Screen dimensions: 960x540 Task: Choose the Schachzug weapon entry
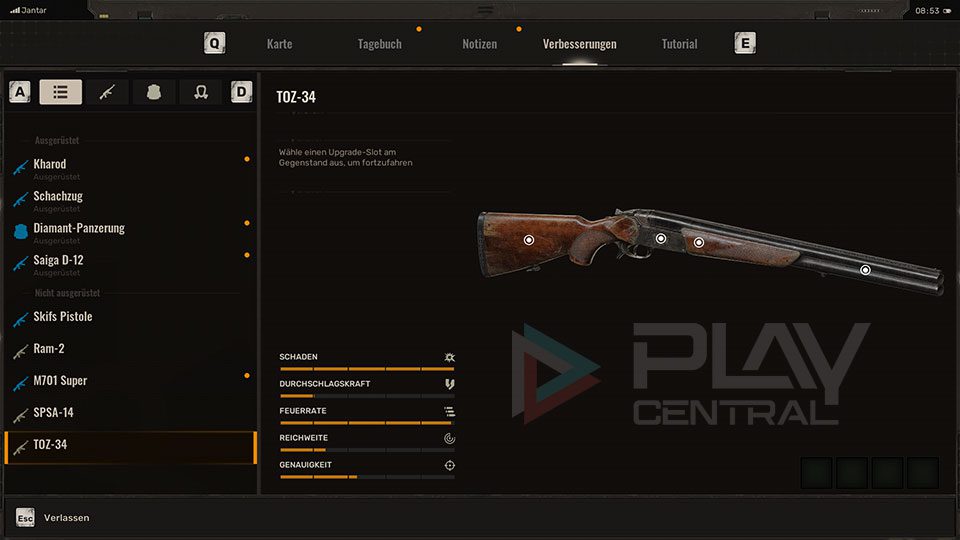click(x=58, y=196)
